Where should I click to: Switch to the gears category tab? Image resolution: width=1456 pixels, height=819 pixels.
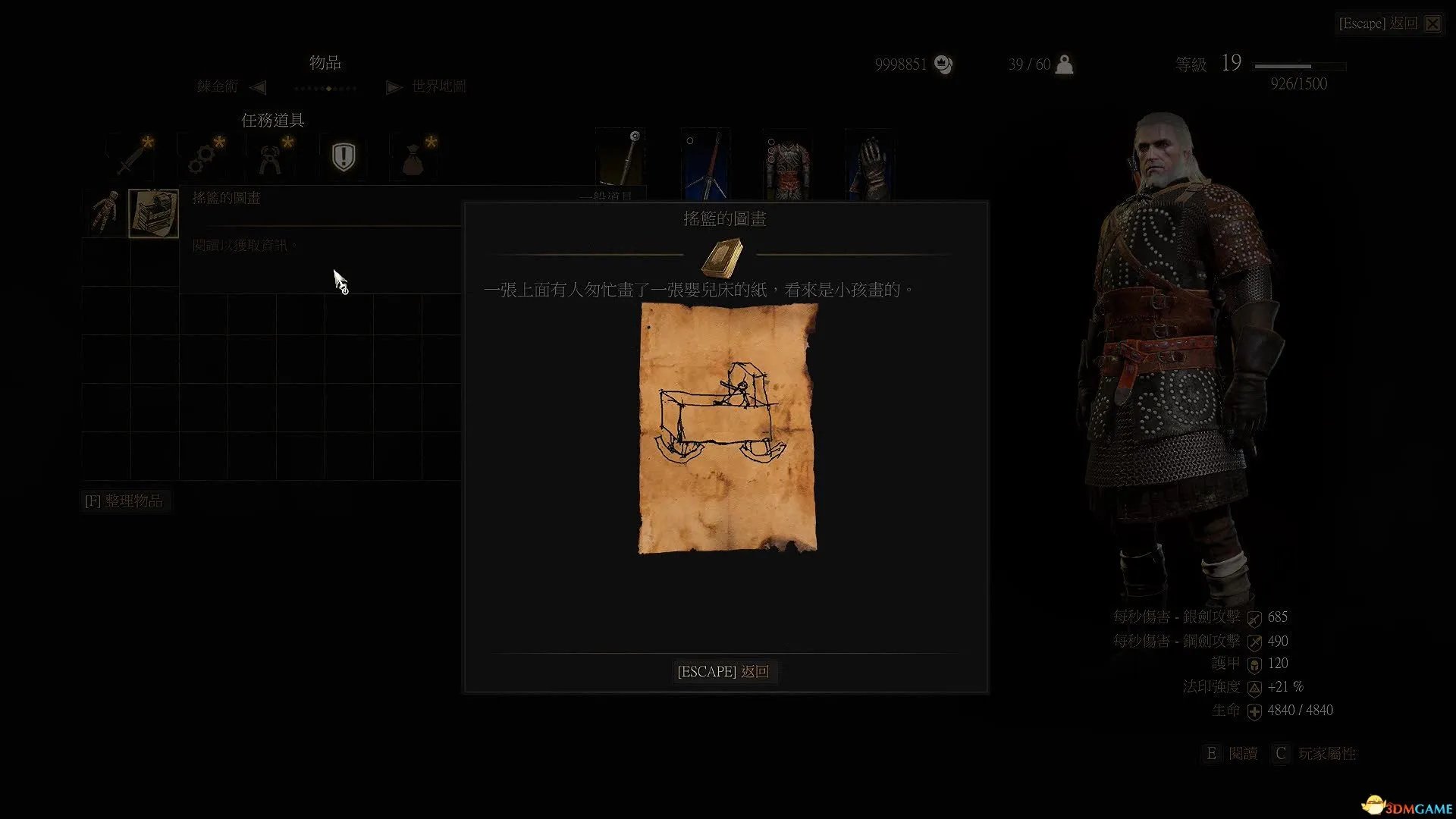[x=203, y=158]
